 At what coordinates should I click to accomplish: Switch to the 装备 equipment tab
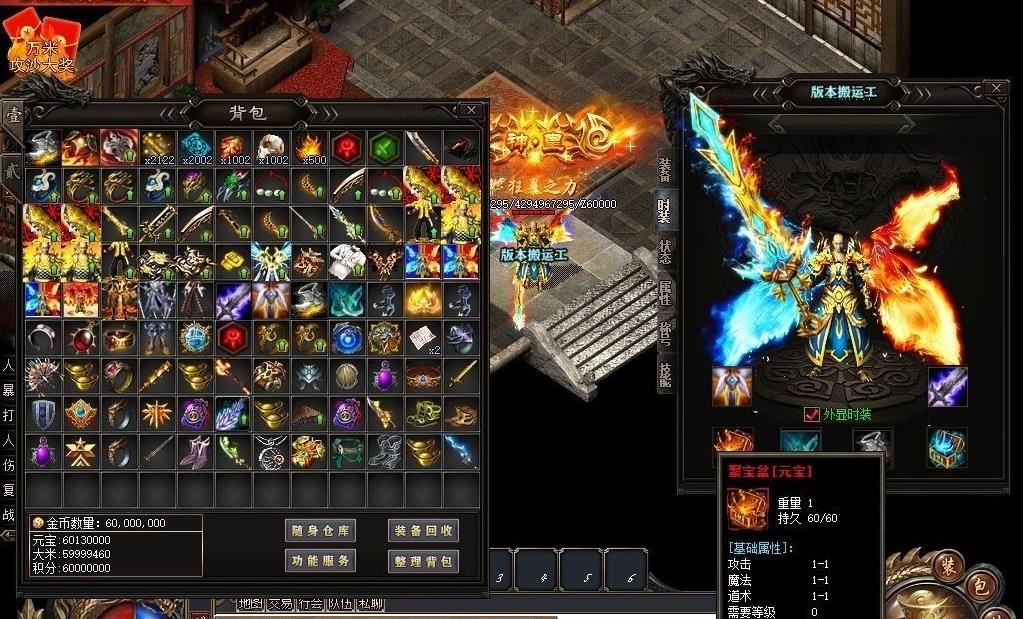pyautogui.click(x=665, y=171)
